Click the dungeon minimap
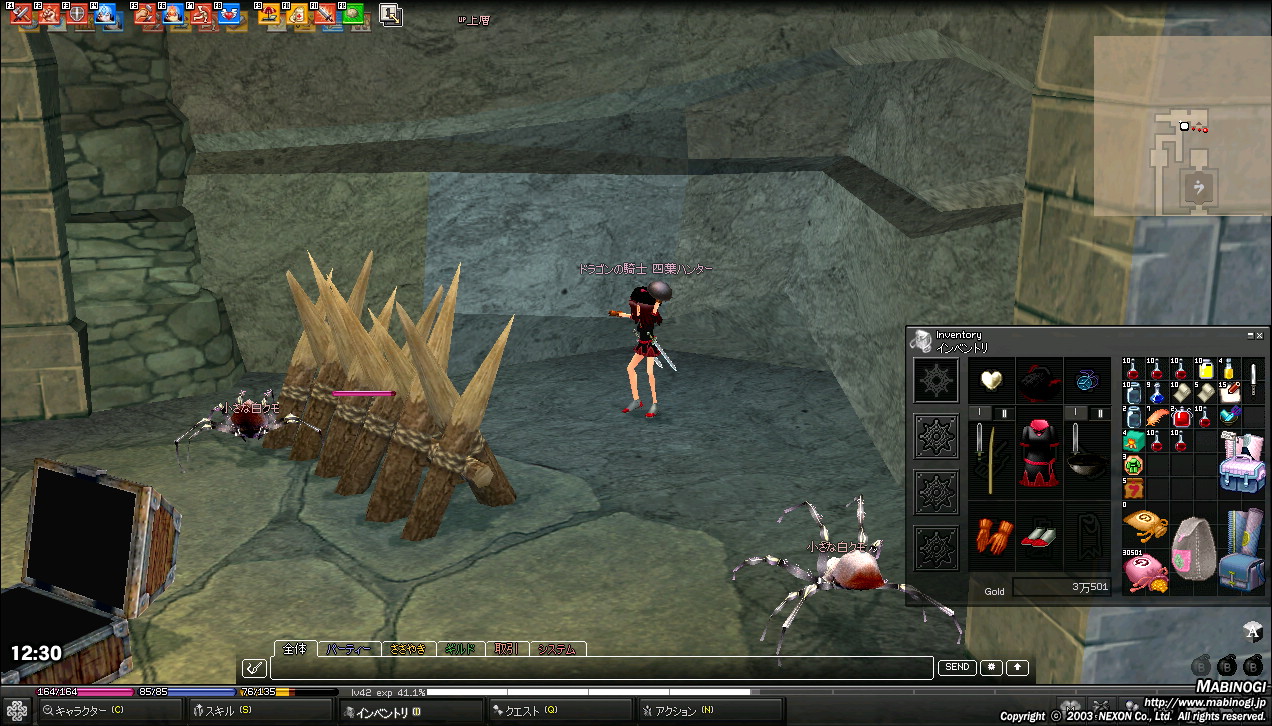 [x=1182, y=126]
